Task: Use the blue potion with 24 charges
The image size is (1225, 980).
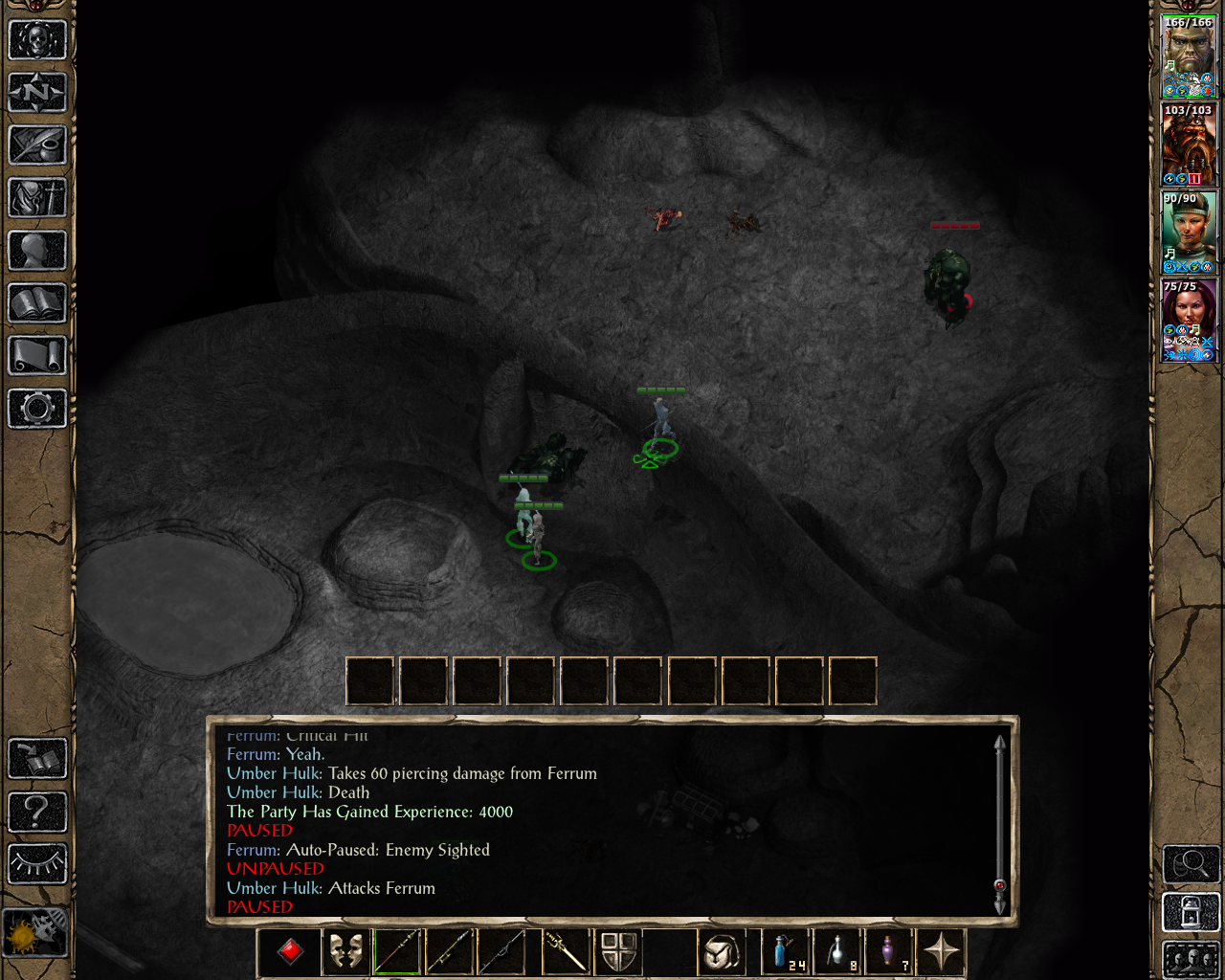Action: [x=785, y=951]
